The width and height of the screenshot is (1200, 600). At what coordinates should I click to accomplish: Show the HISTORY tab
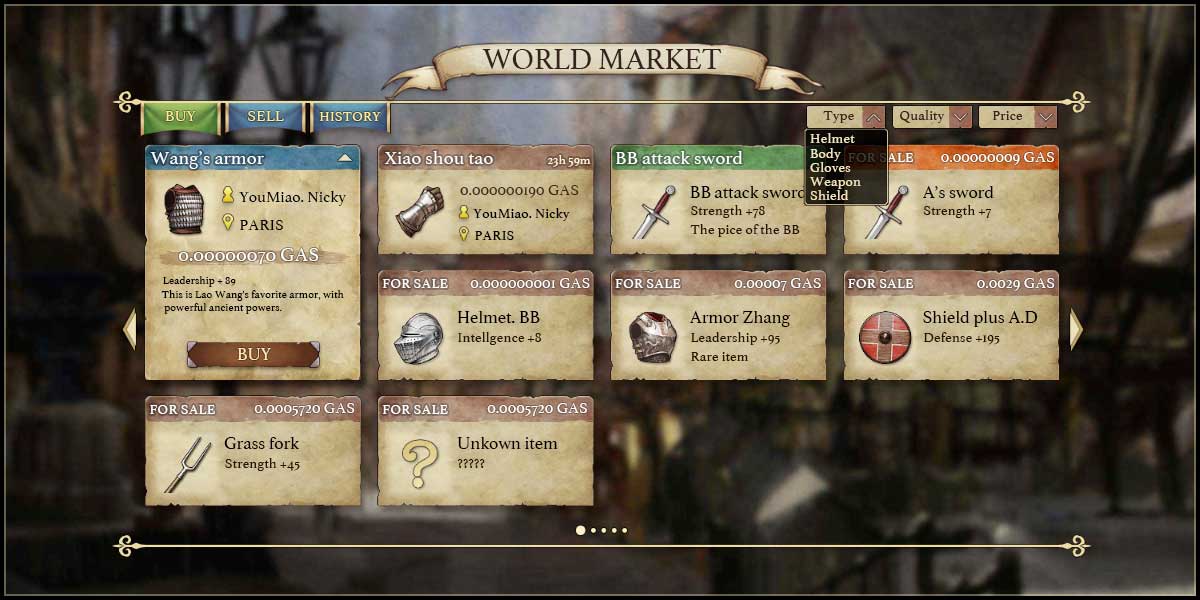pyautogui.click(x=349, y=117)
